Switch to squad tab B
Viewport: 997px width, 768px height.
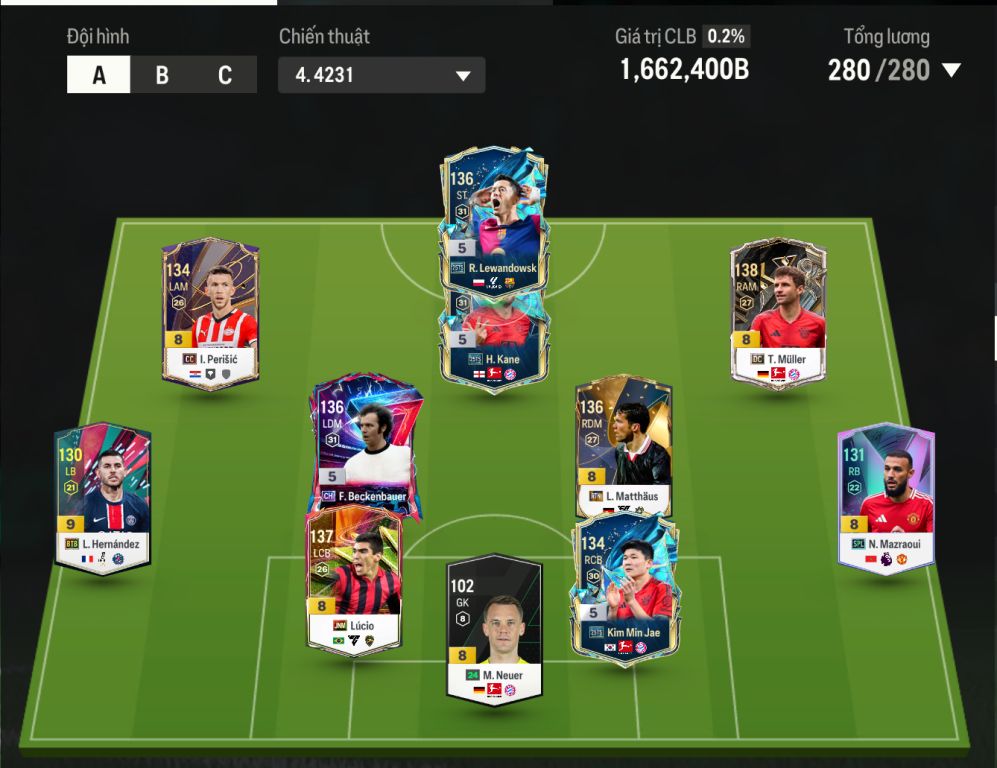pyautogui.click(x=162, y=75)
